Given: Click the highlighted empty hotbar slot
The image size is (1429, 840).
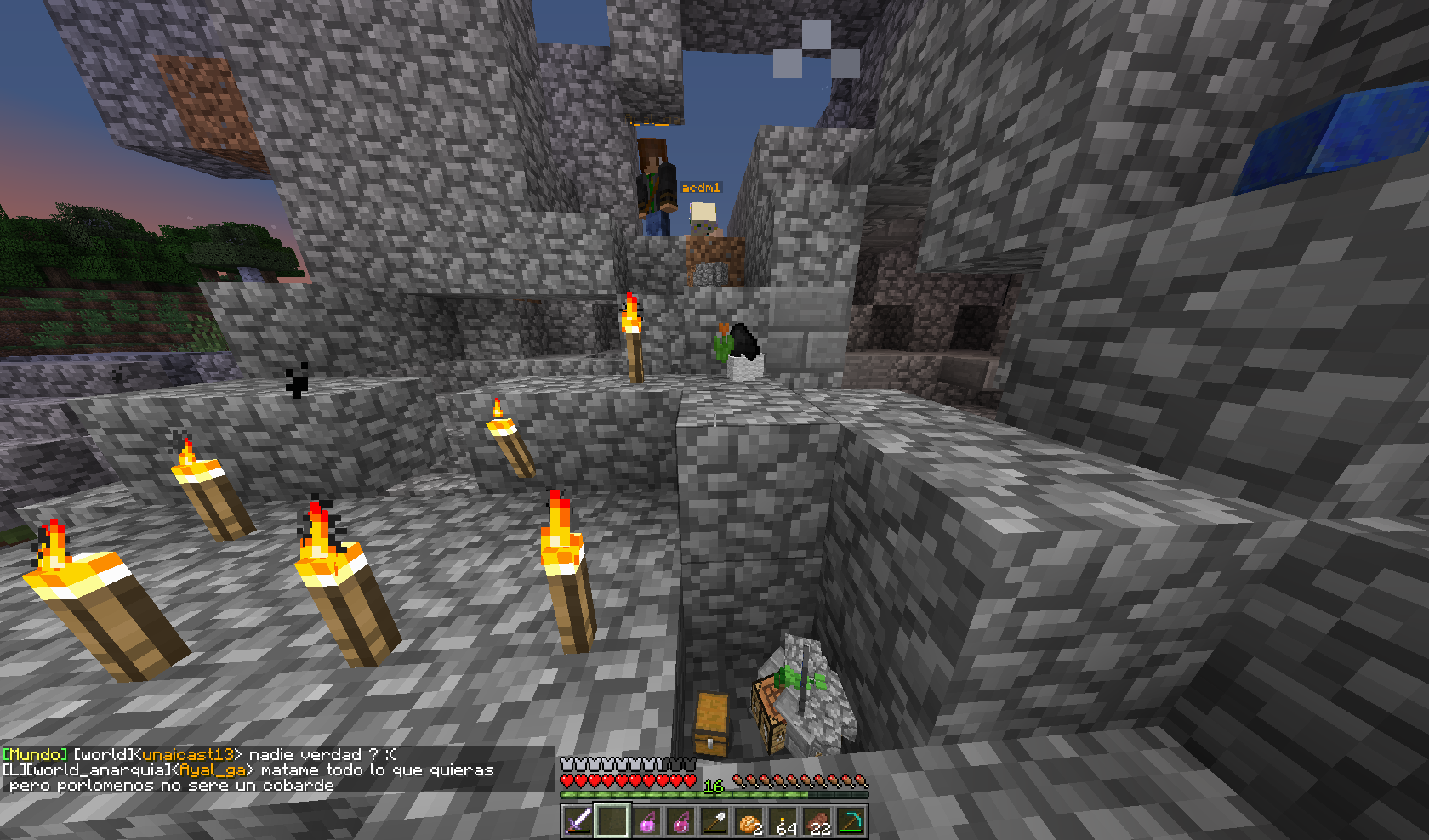Looking at the screenshot, I should (x=612, y=821).
